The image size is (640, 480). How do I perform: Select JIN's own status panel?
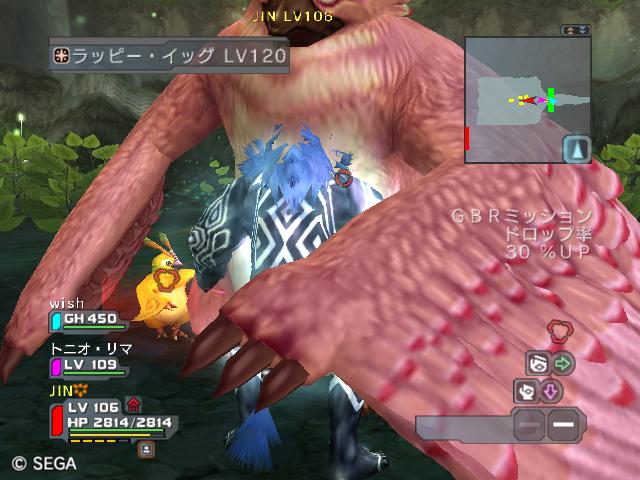point(110,420)
